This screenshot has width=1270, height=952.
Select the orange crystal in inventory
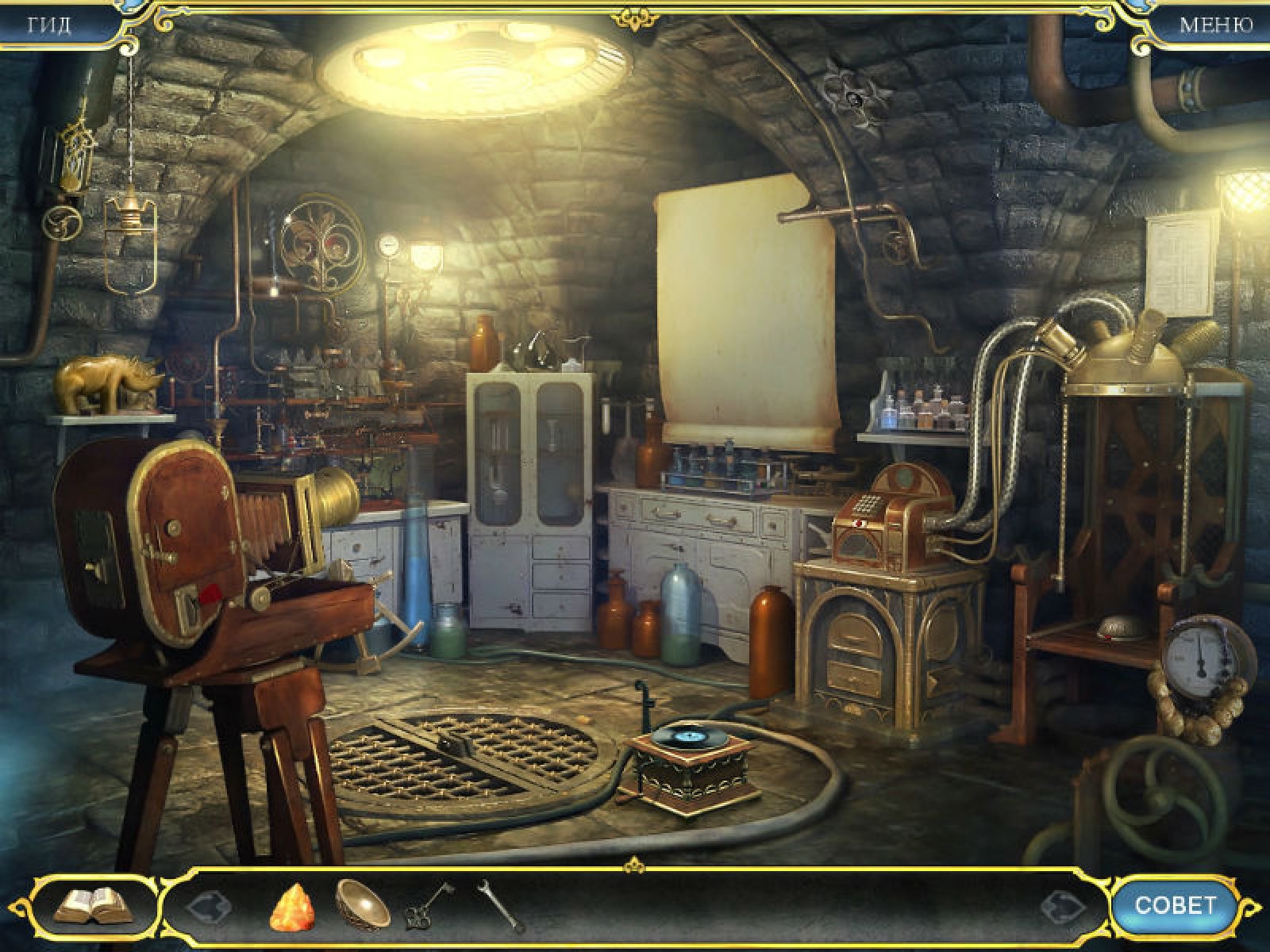pyautogui.click(x=293, y=905)
